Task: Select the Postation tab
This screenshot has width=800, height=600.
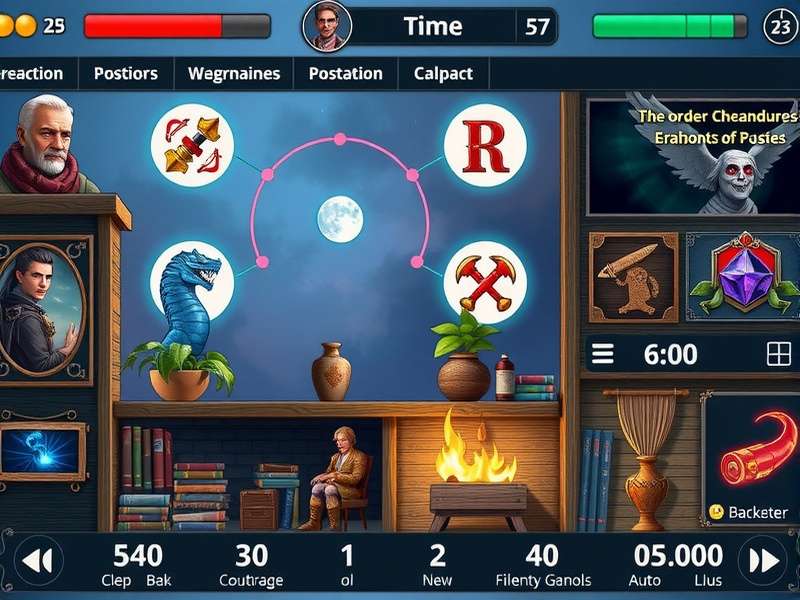Action: point(345,73)
